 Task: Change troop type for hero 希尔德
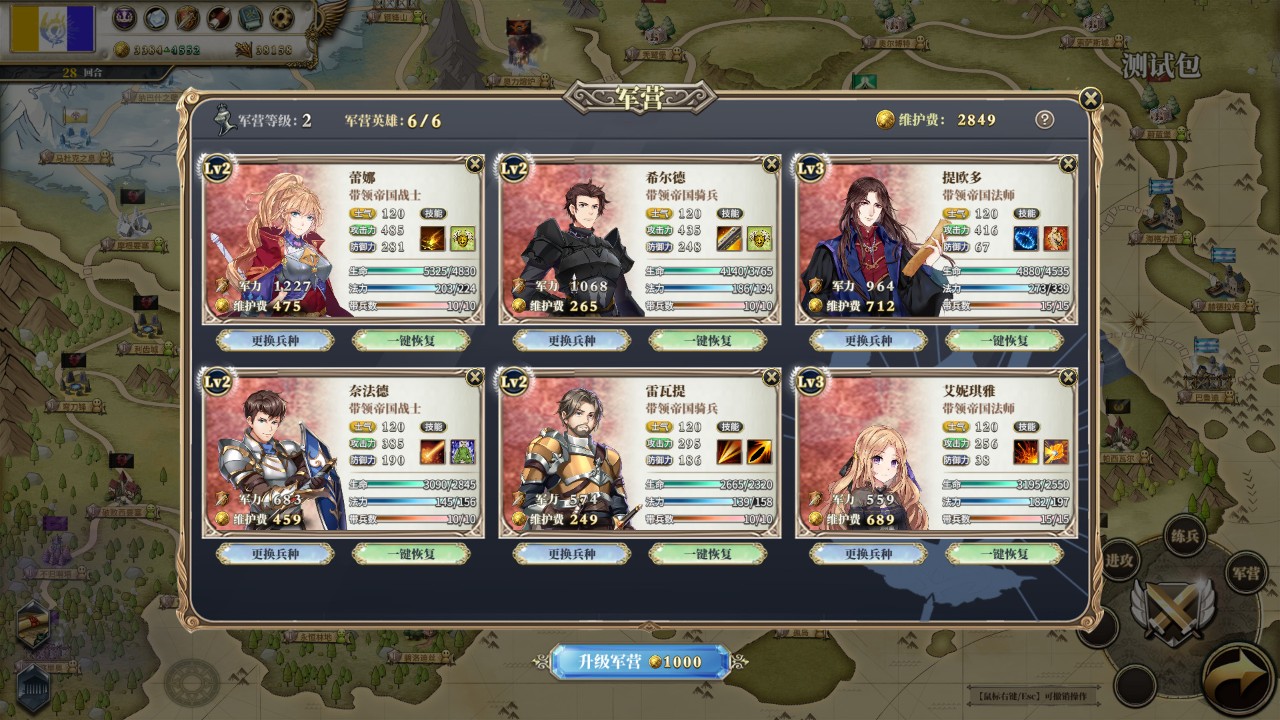pyautogui.click(x=572, y=340)
